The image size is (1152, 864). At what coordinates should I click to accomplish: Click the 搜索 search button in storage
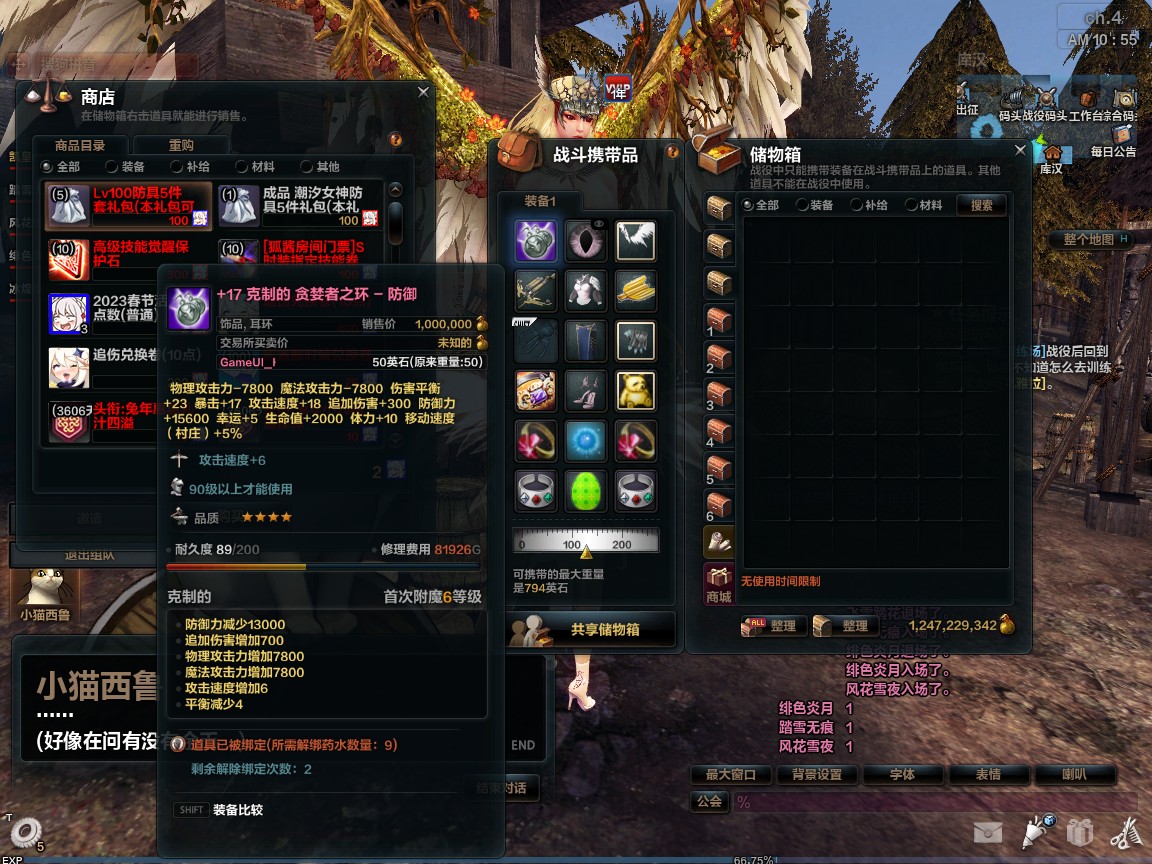tap(981, 205)
